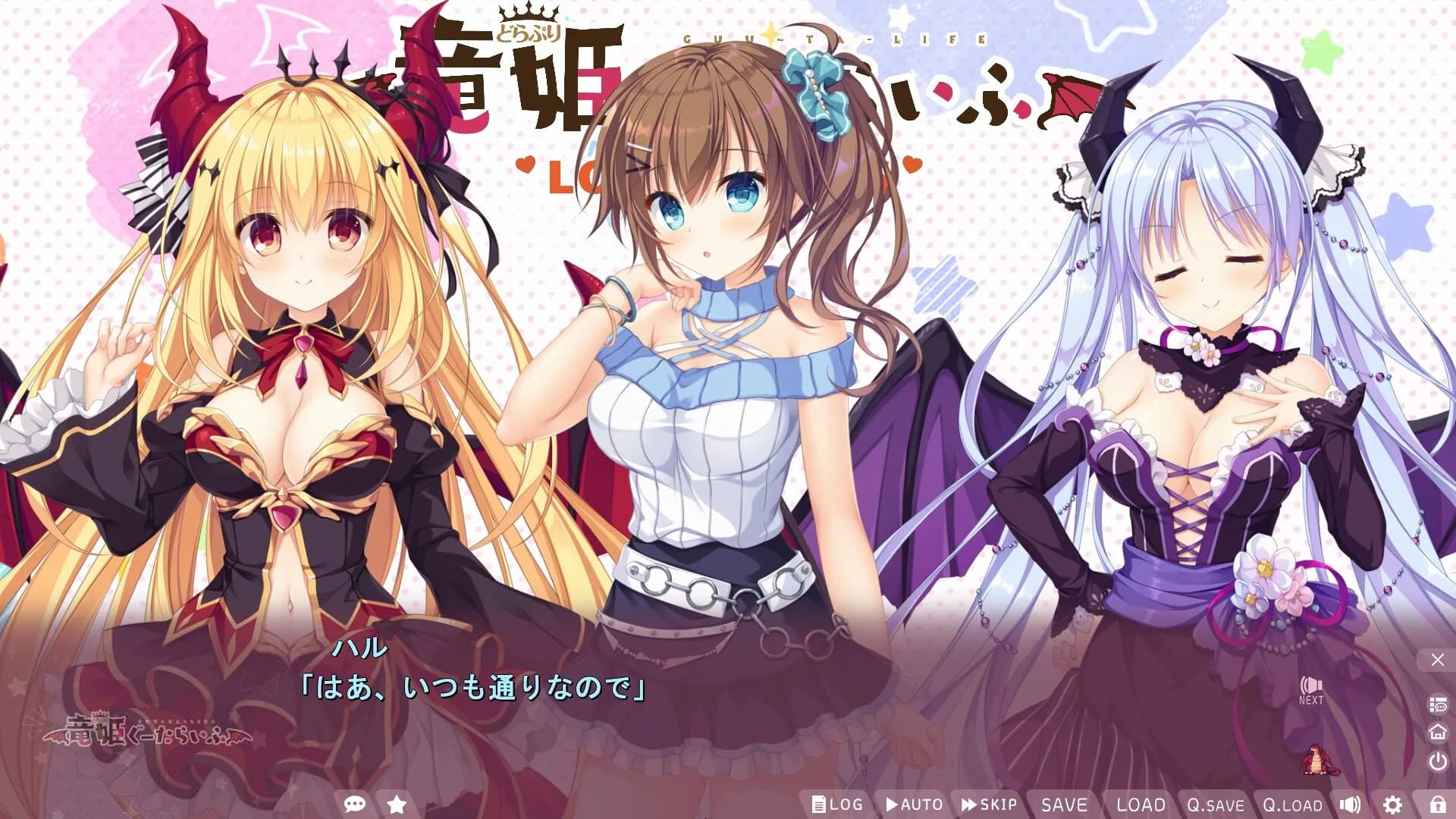Open the settings gear icon

1392,805
